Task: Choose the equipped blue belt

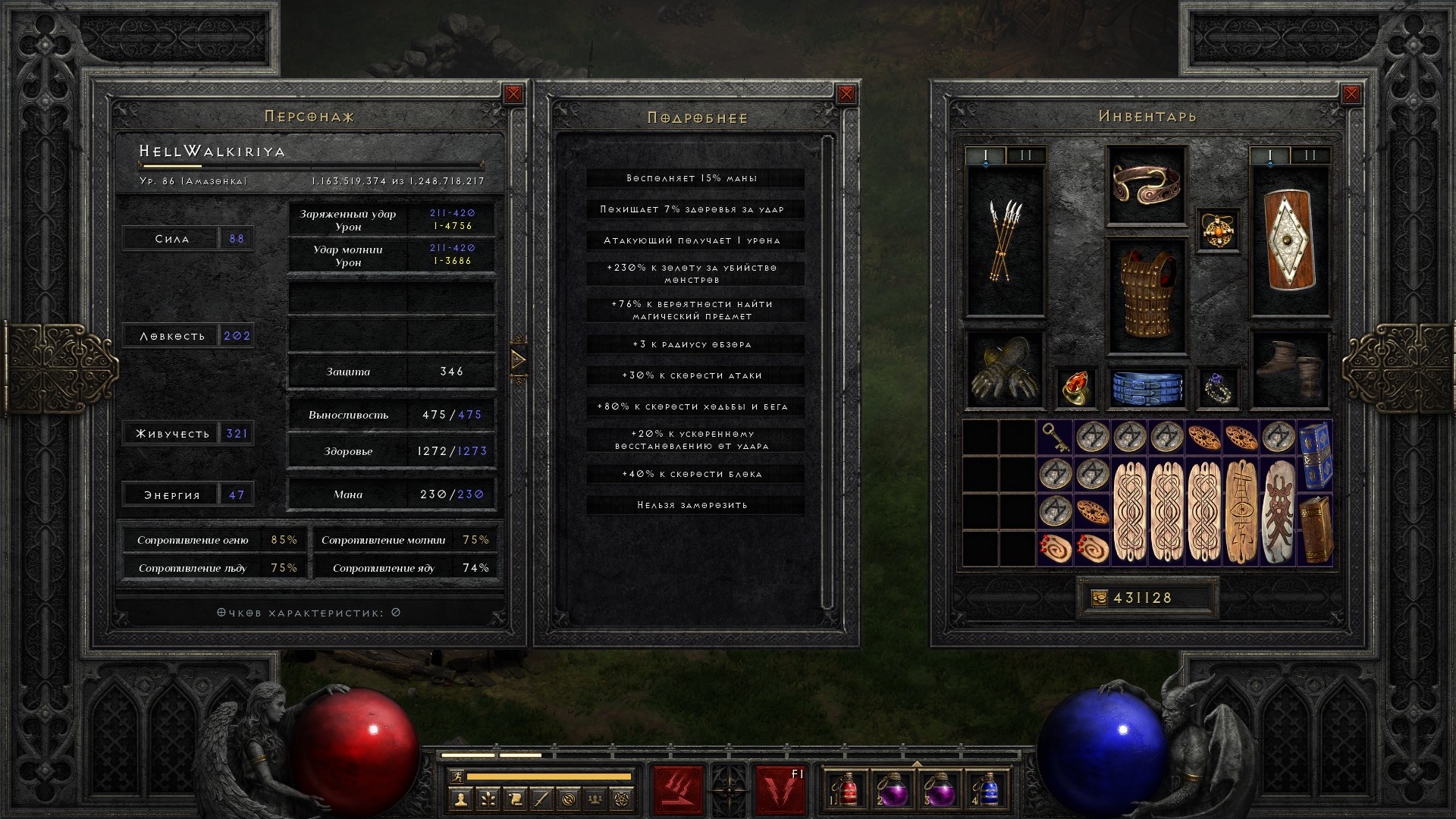Action: point(1146,387)
